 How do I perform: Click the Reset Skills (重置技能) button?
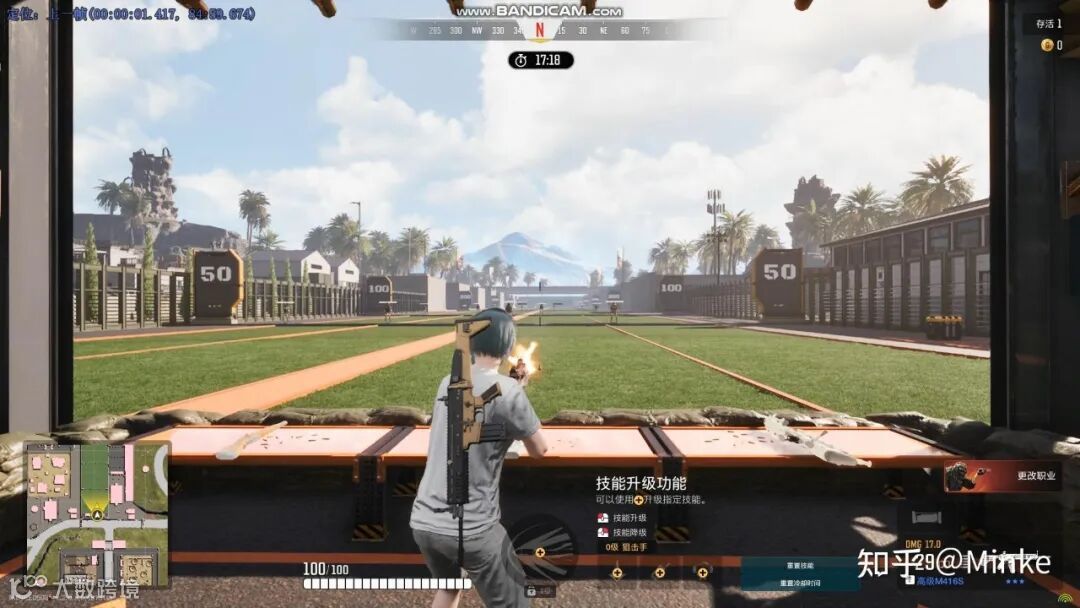(x=799, y=565)
